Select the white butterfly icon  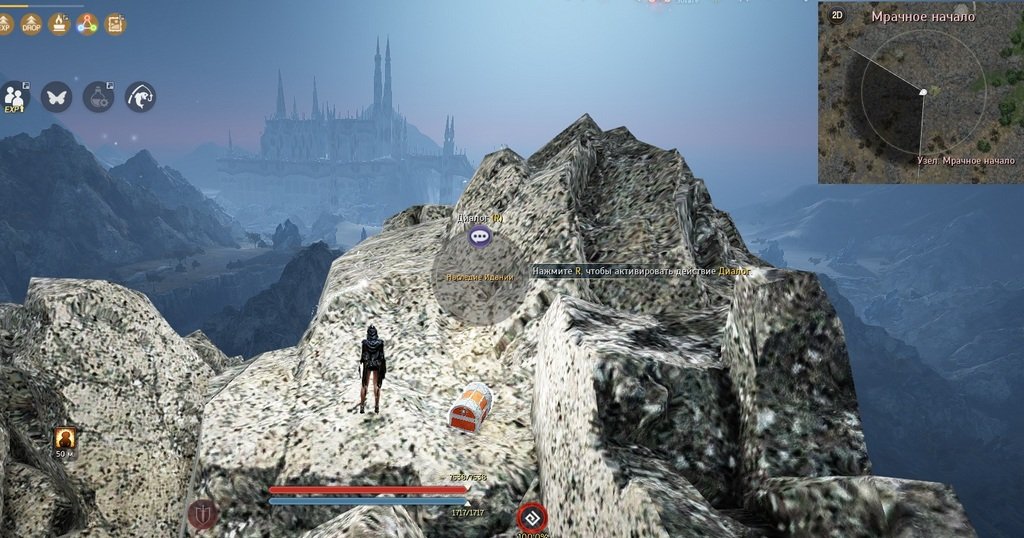[x=56, y=96]
